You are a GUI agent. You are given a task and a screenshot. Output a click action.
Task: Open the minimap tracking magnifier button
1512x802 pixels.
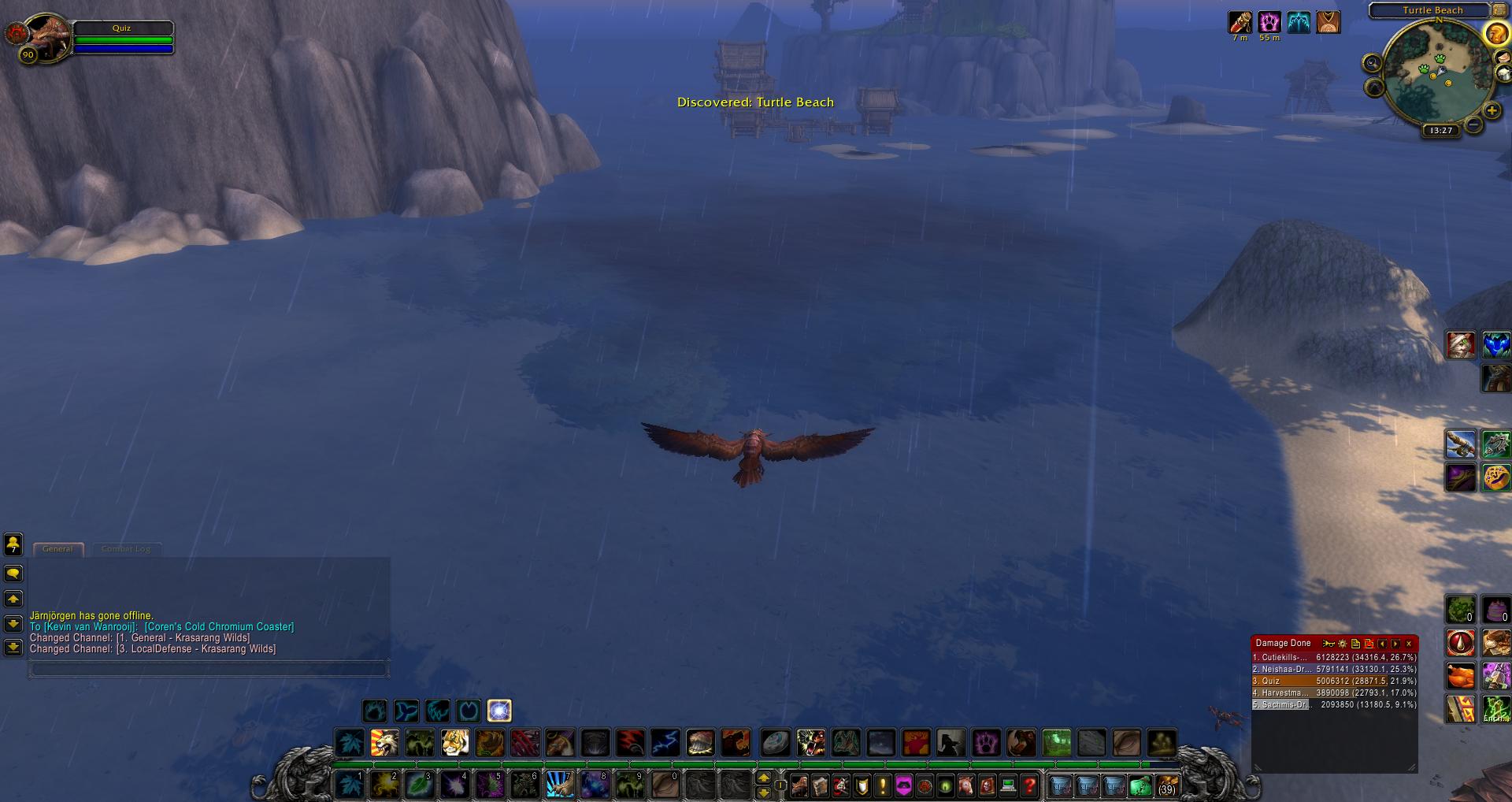click(x=1372, y=64)
